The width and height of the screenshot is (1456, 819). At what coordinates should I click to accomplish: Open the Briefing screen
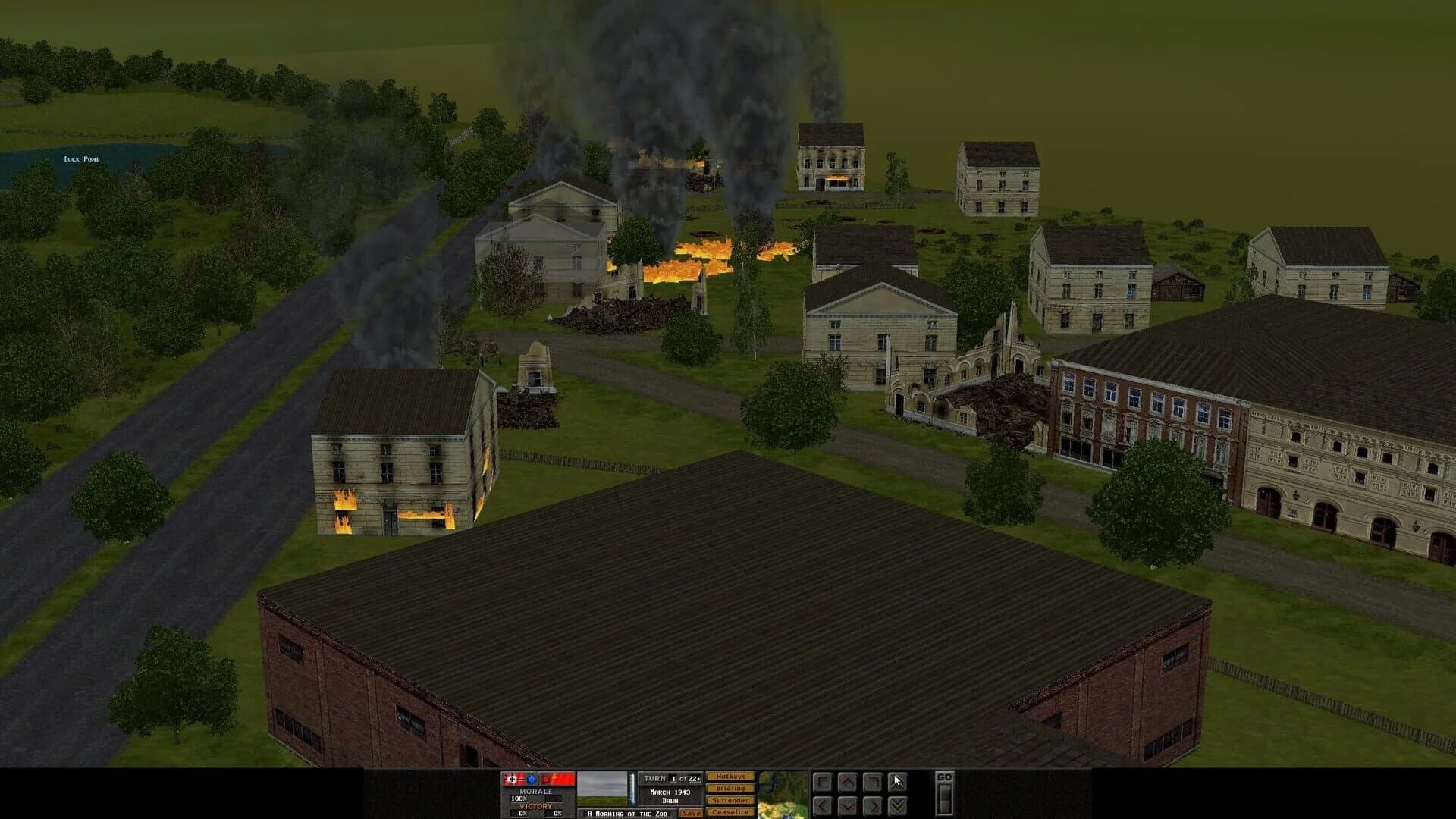[730, 789]
